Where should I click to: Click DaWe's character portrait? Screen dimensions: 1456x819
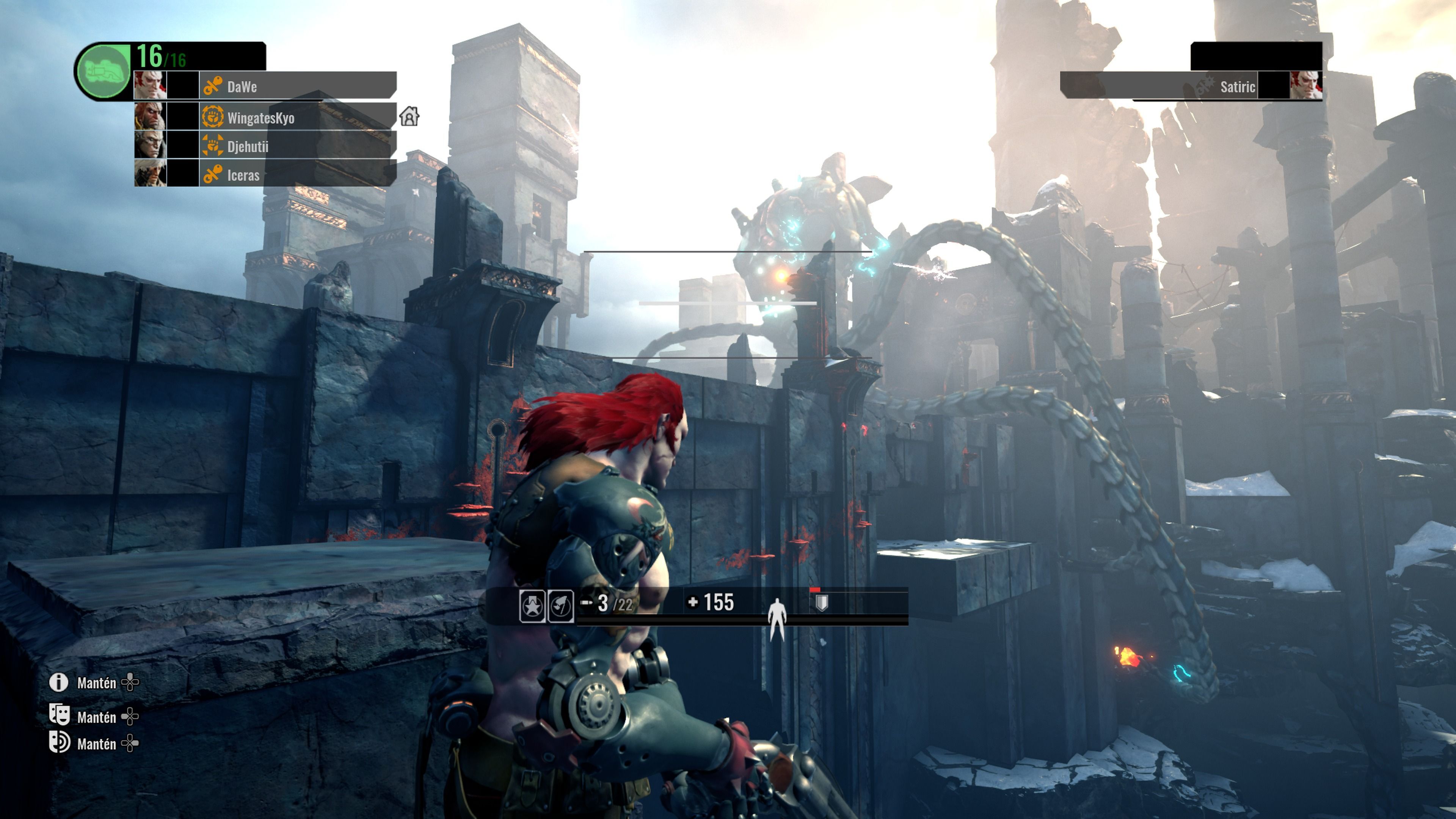click(x=151, y=85)
